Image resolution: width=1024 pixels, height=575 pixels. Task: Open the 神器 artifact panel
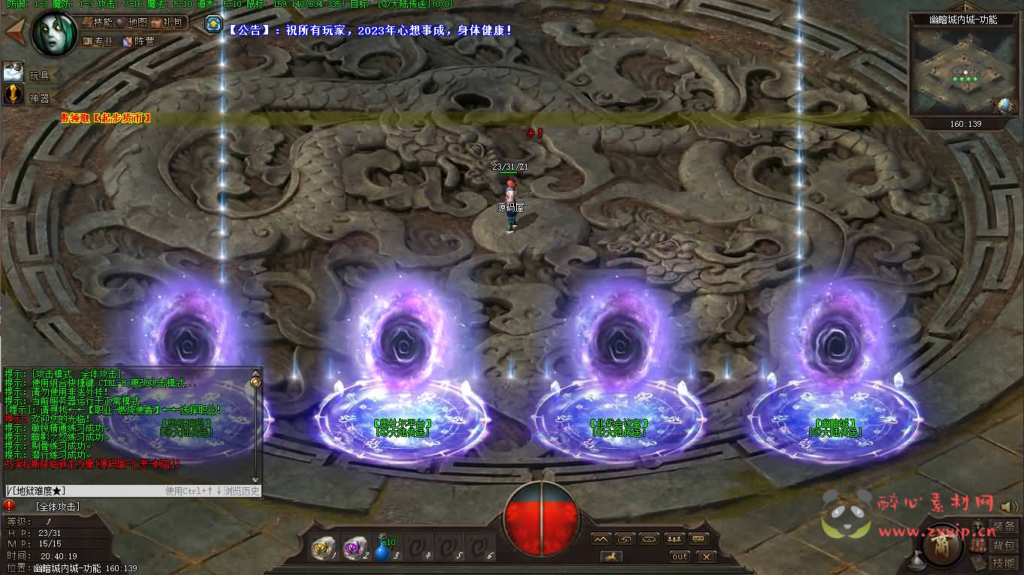click(x=14, y=96)
